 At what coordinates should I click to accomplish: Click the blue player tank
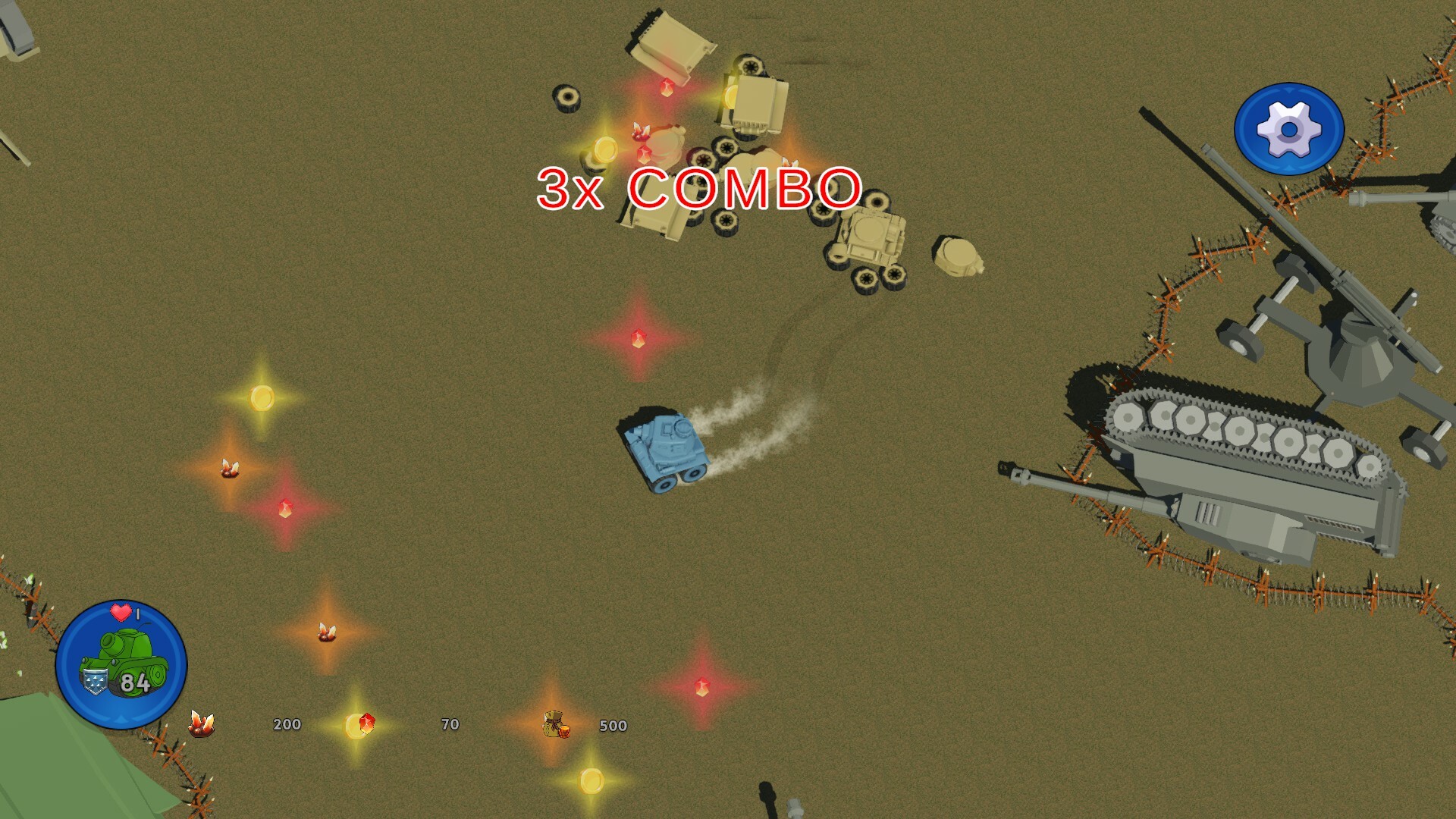[667, 447]
